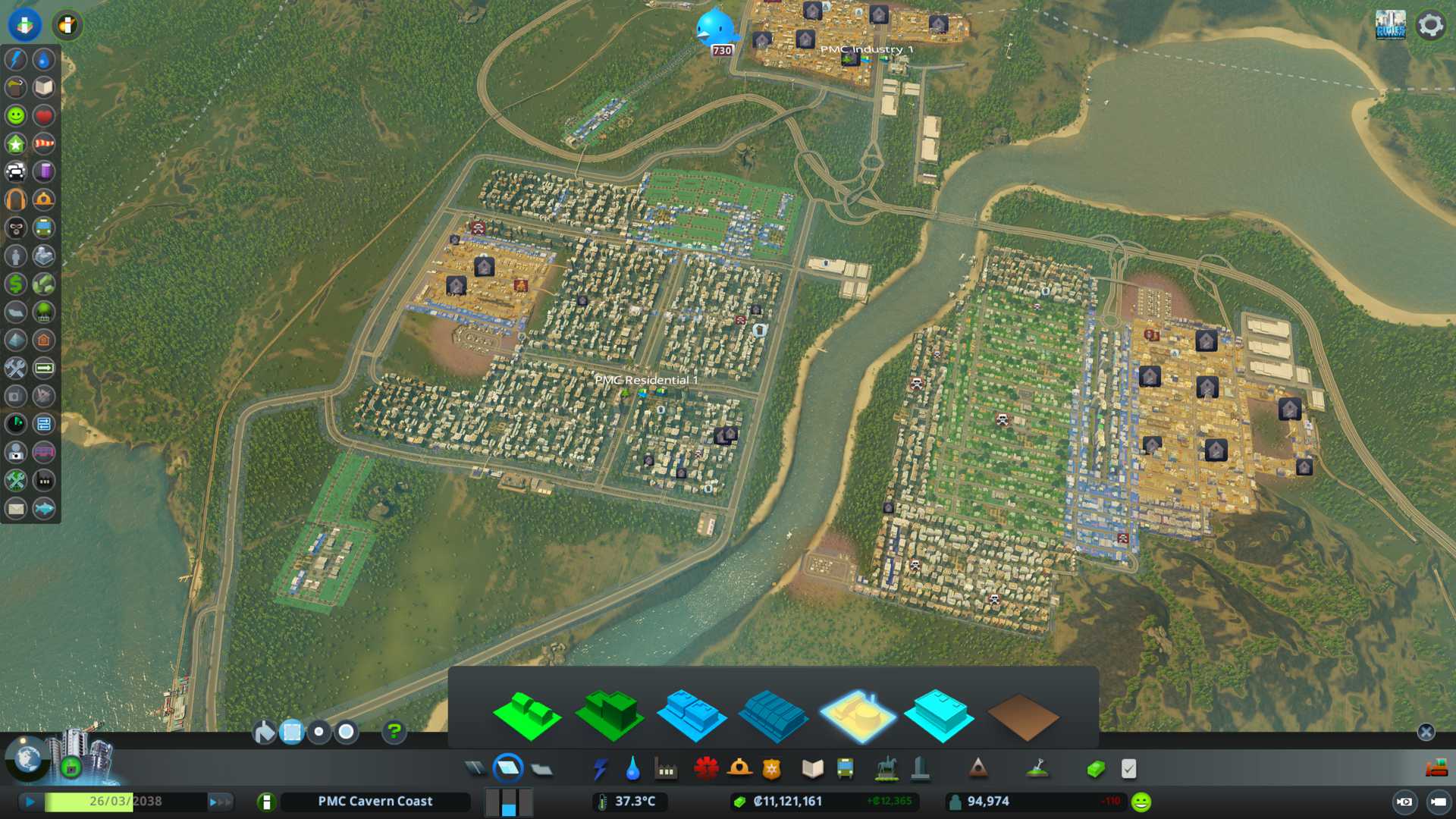Open the healthcare build menu

(x=706, y=769)
